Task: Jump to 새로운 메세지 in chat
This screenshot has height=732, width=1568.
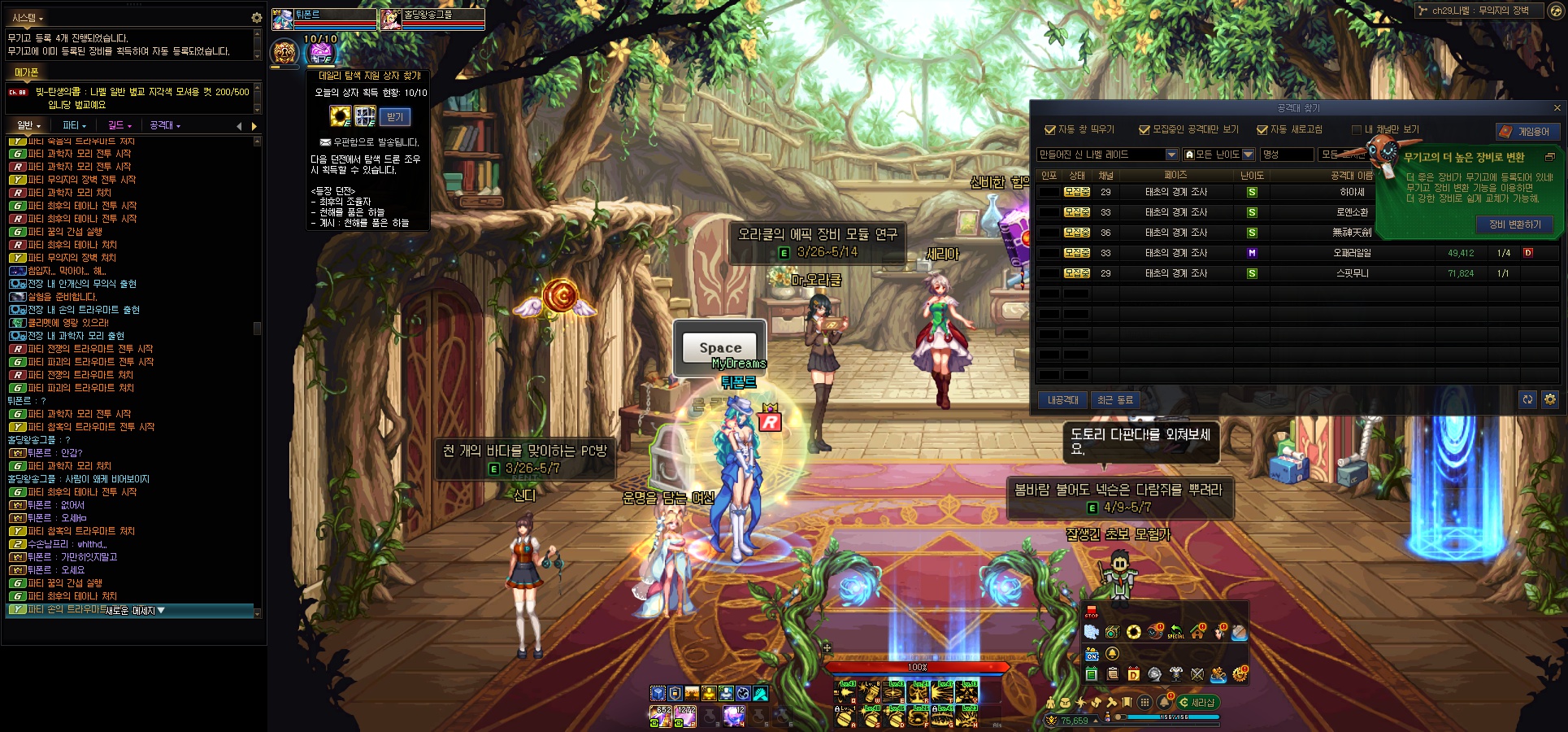Action: pos(135,611)
